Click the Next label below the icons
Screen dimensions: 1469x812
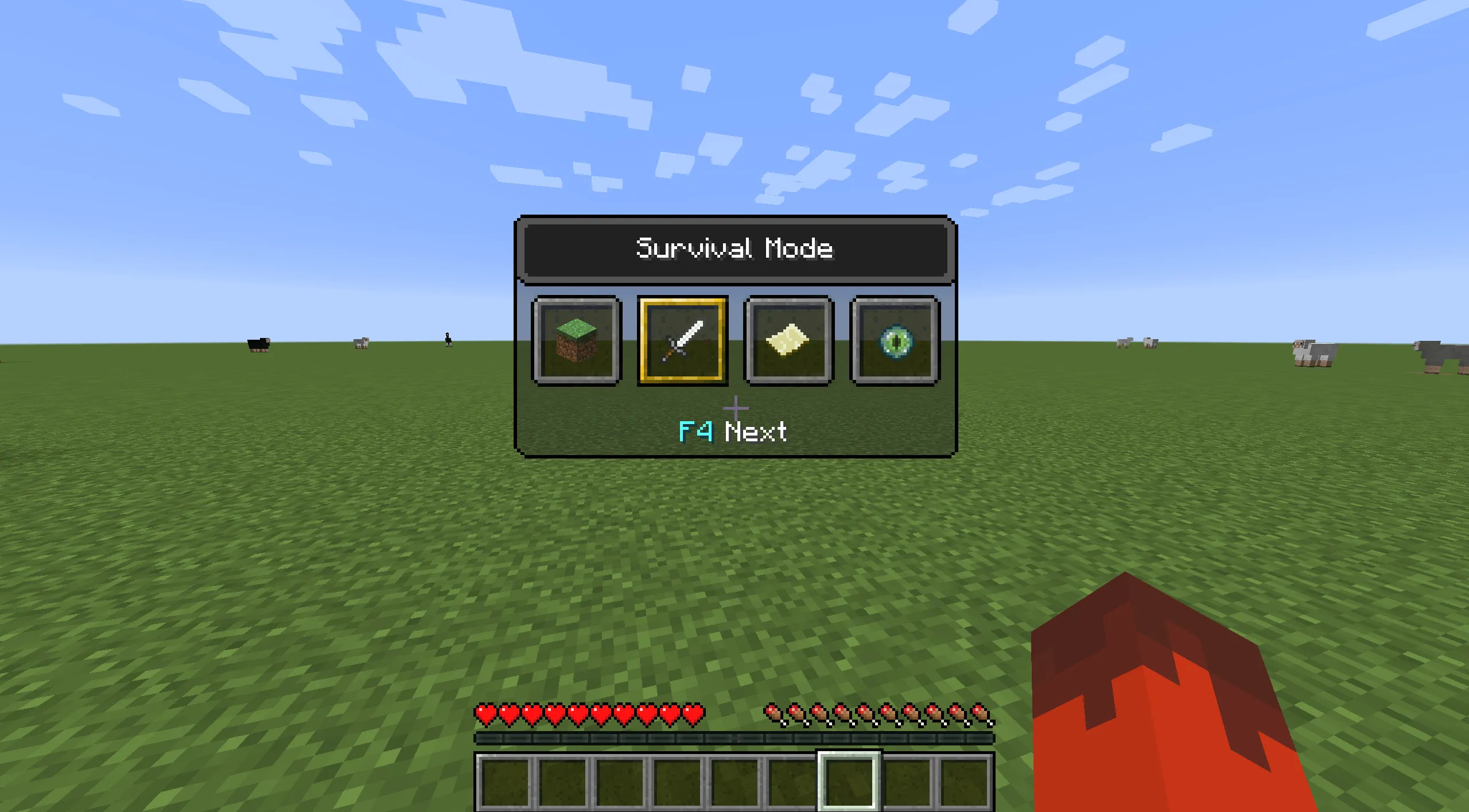click(755, 433)
